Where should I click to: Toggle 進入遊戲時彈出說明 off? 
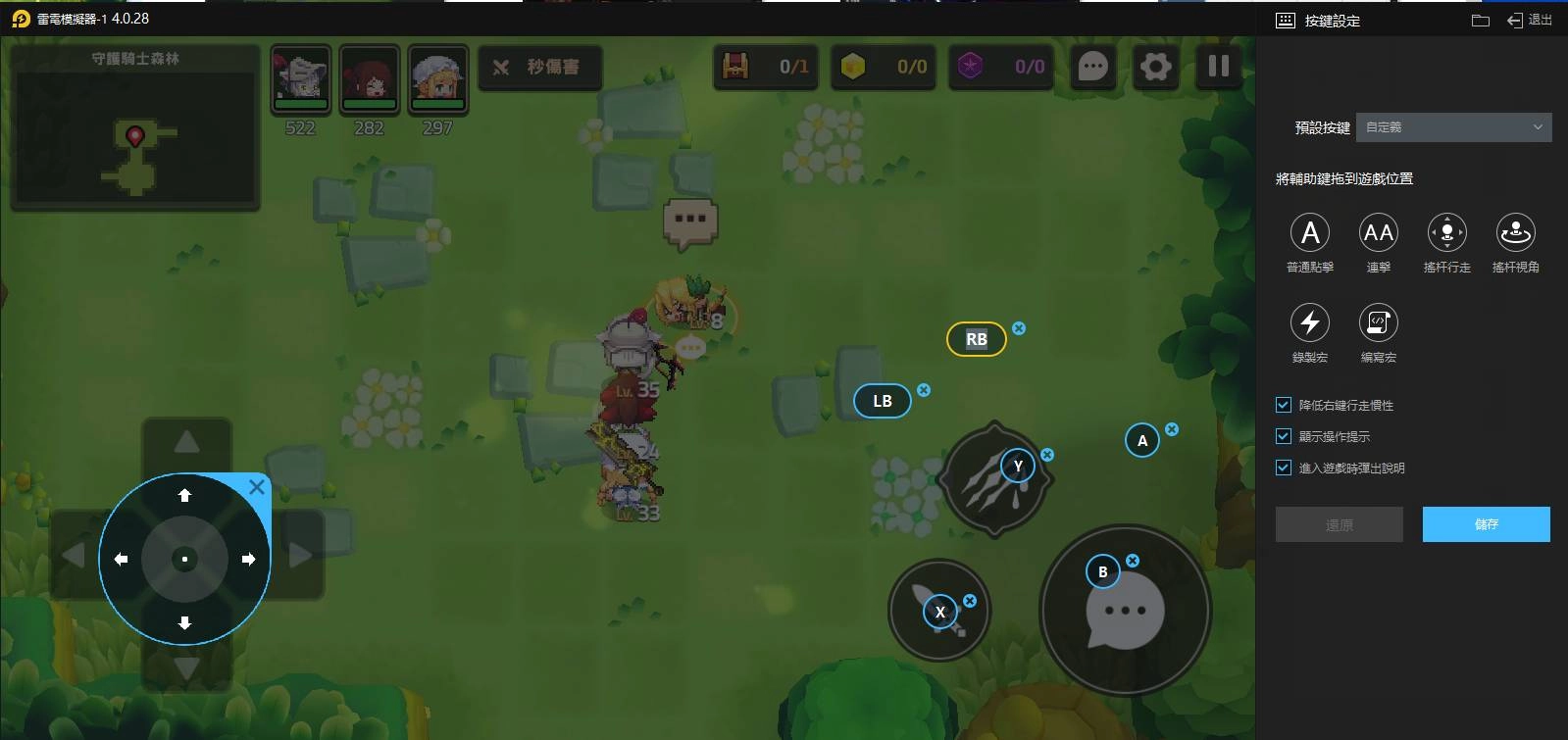point(1282,468)
